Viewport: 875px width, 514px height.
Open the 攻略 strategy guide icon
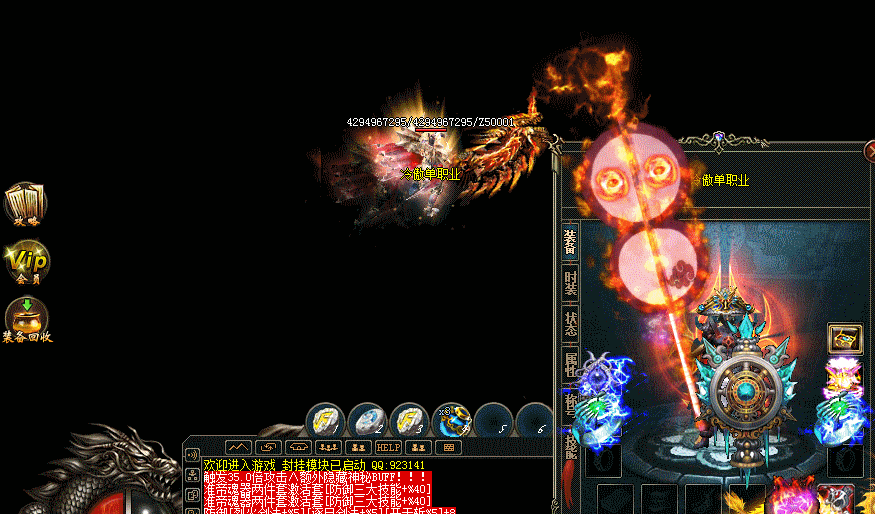(25, 203)
